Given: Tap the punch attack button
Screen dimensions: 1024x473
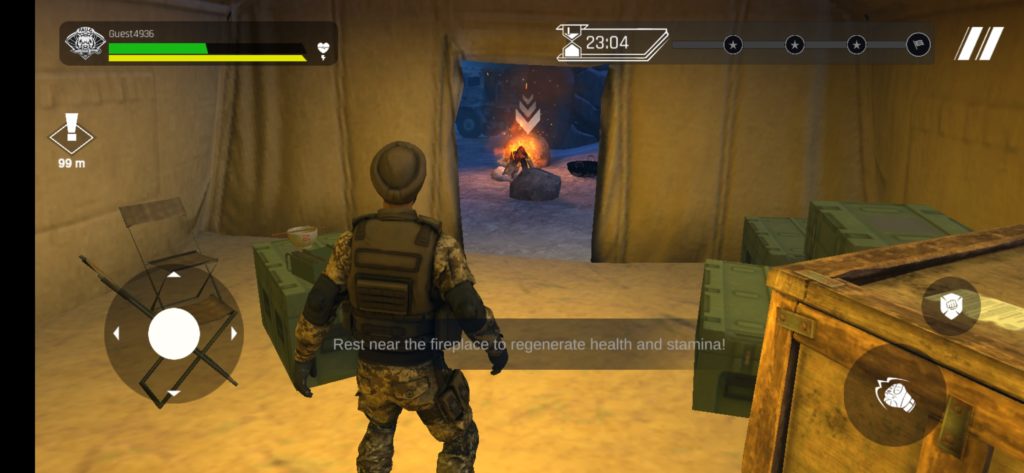Looking at the screenshot, I should click(x=894, y=396).
